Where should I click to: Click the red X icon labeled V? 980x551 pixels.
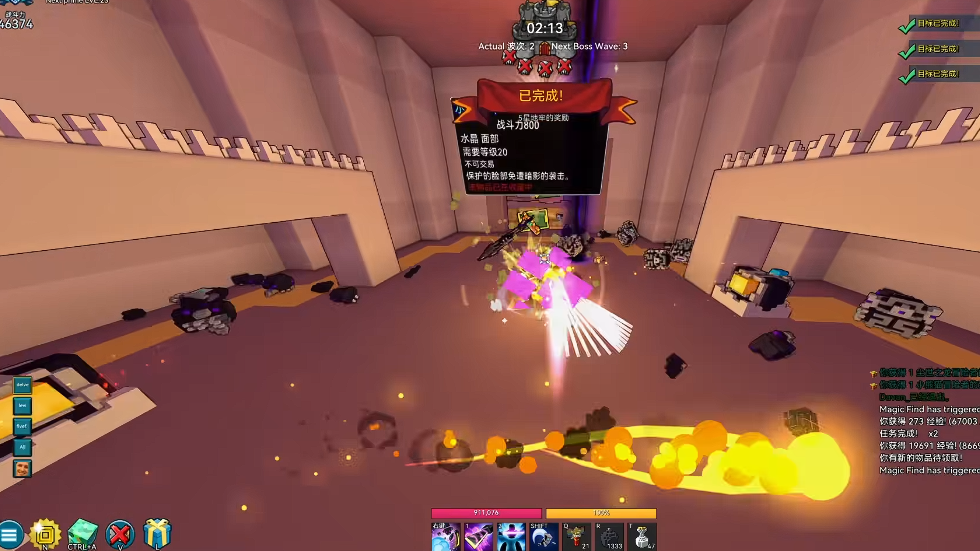(x=121, y=534)
